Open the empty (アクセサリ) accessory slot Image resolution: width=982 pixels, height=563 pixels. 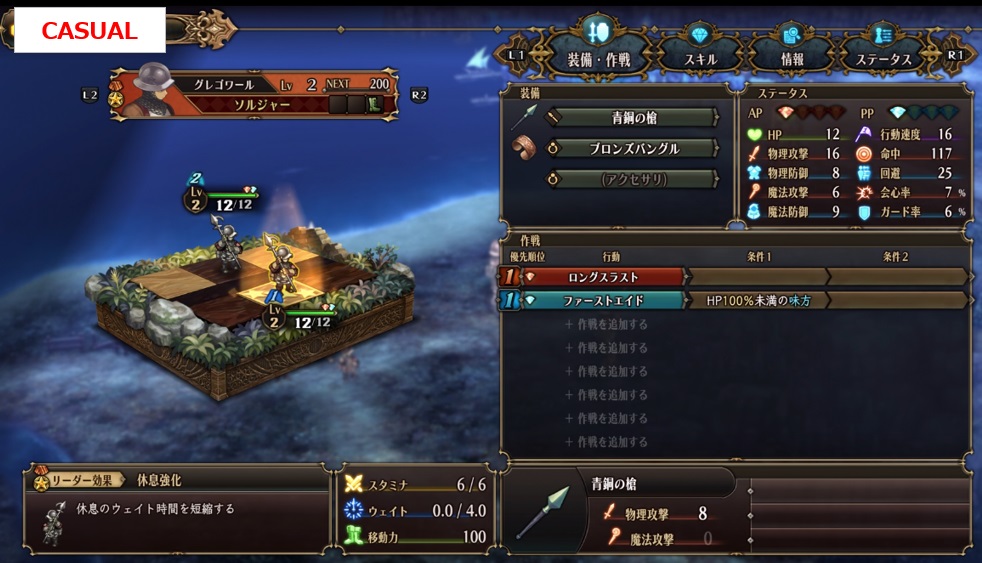[x=634, y=180]
